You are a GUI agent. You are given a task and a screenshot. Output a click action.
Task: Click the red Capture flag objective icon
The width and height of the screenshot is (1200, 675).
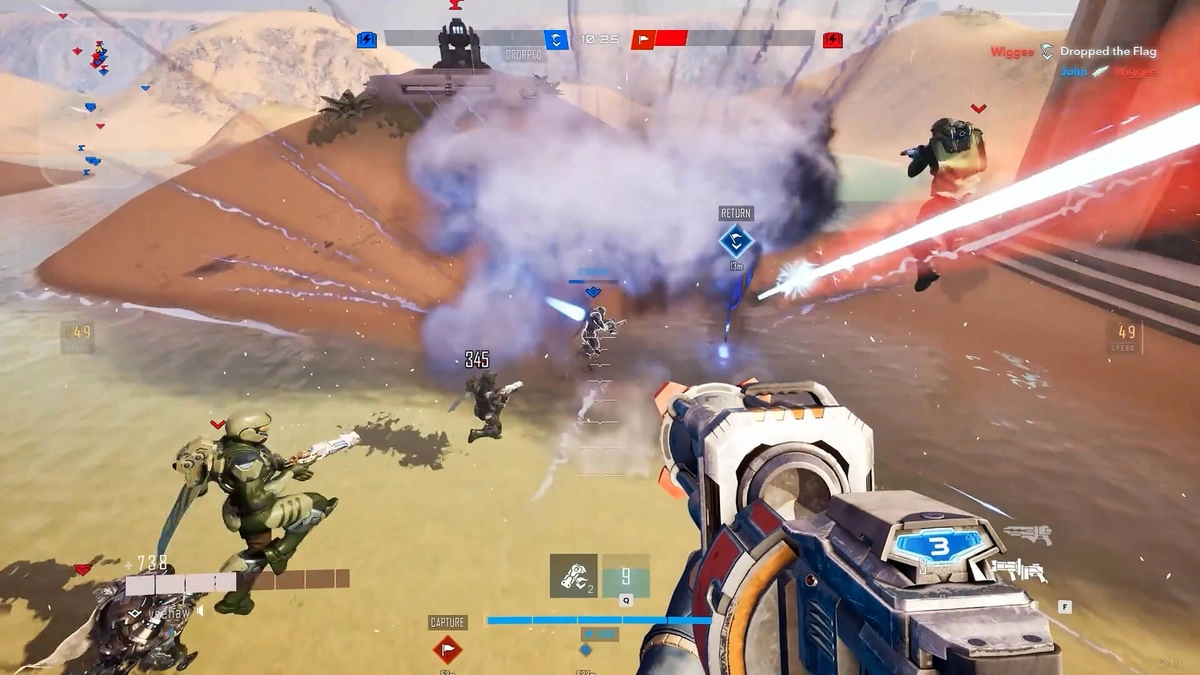click(447, 649)
